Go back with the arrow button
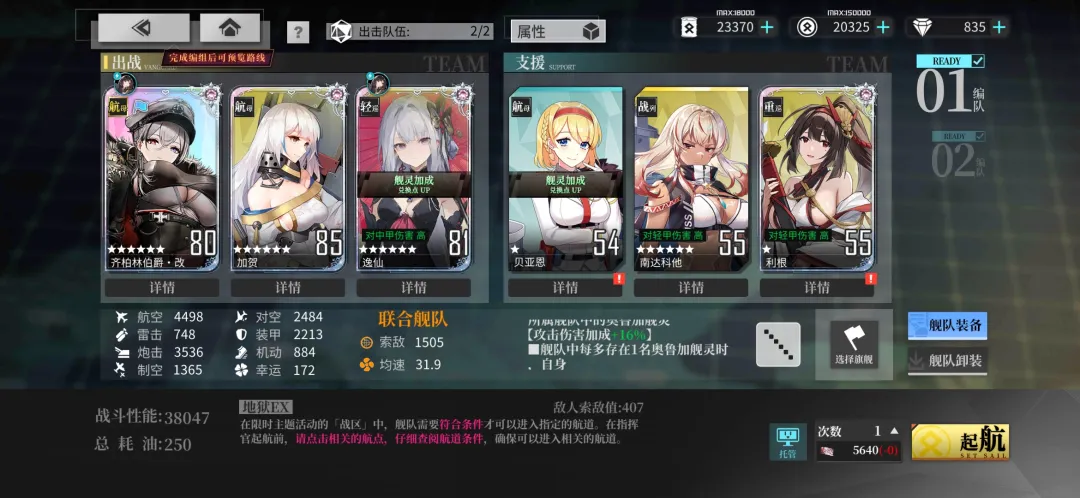1080x498 pixels. 143,28
